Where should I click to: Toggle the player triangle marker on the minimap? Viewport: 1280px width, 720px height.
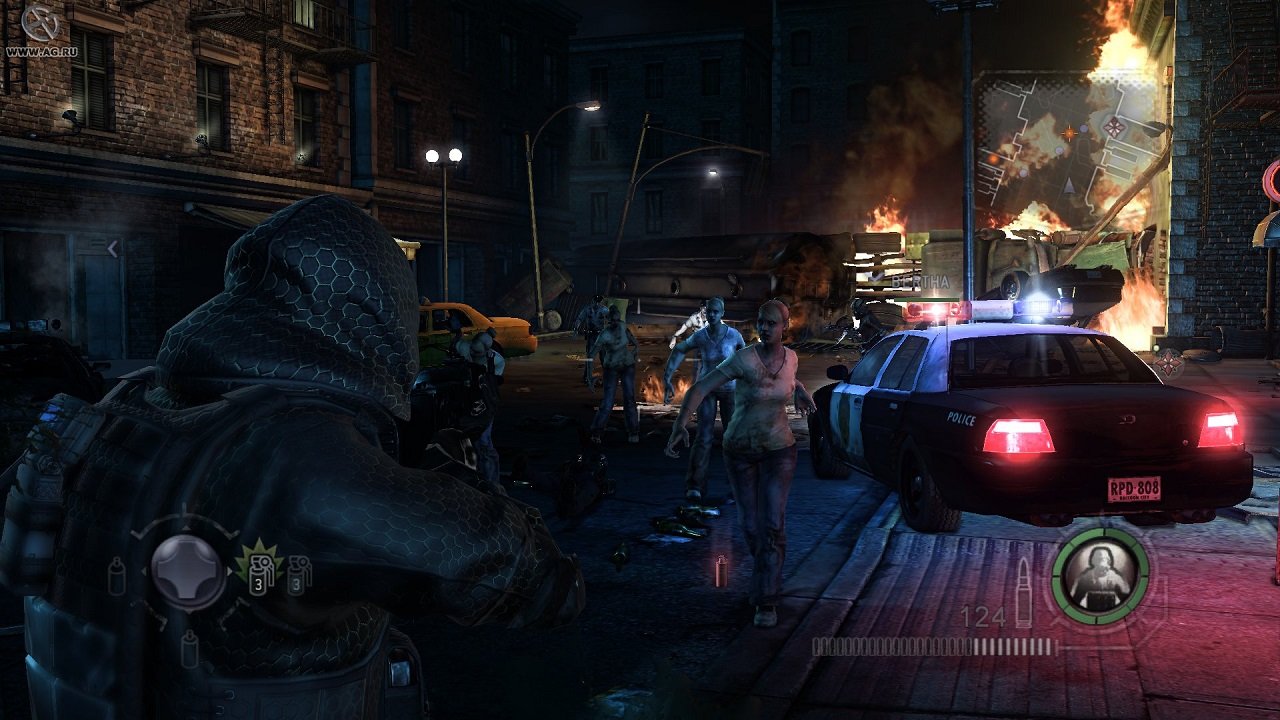pyautogui.click(x=1069, y=187)
